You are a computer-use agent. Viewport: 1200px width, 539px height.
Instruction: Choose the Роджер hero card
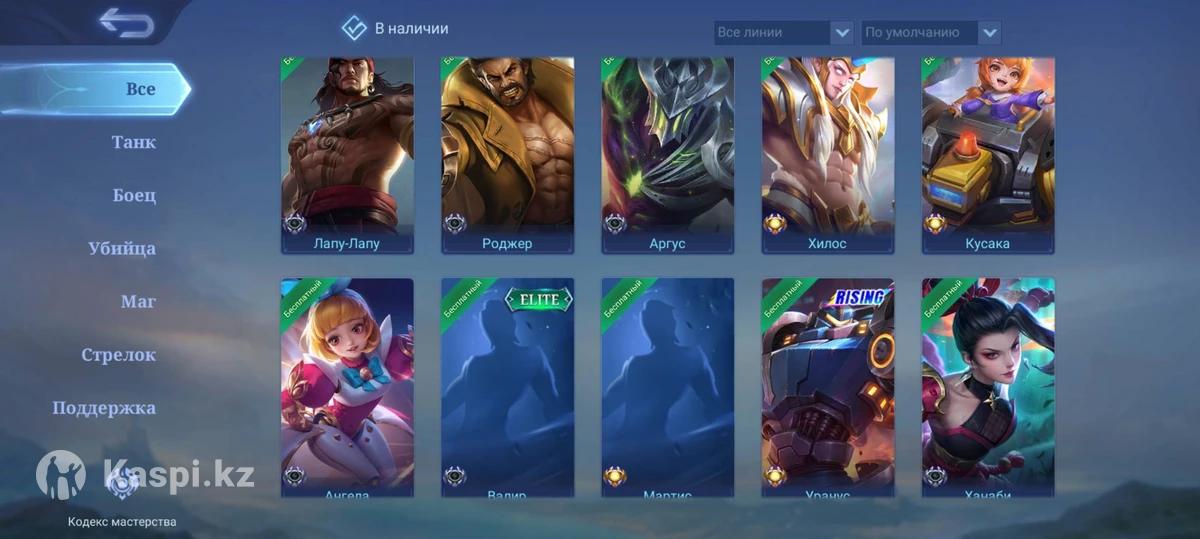click(x=507, y=154)
